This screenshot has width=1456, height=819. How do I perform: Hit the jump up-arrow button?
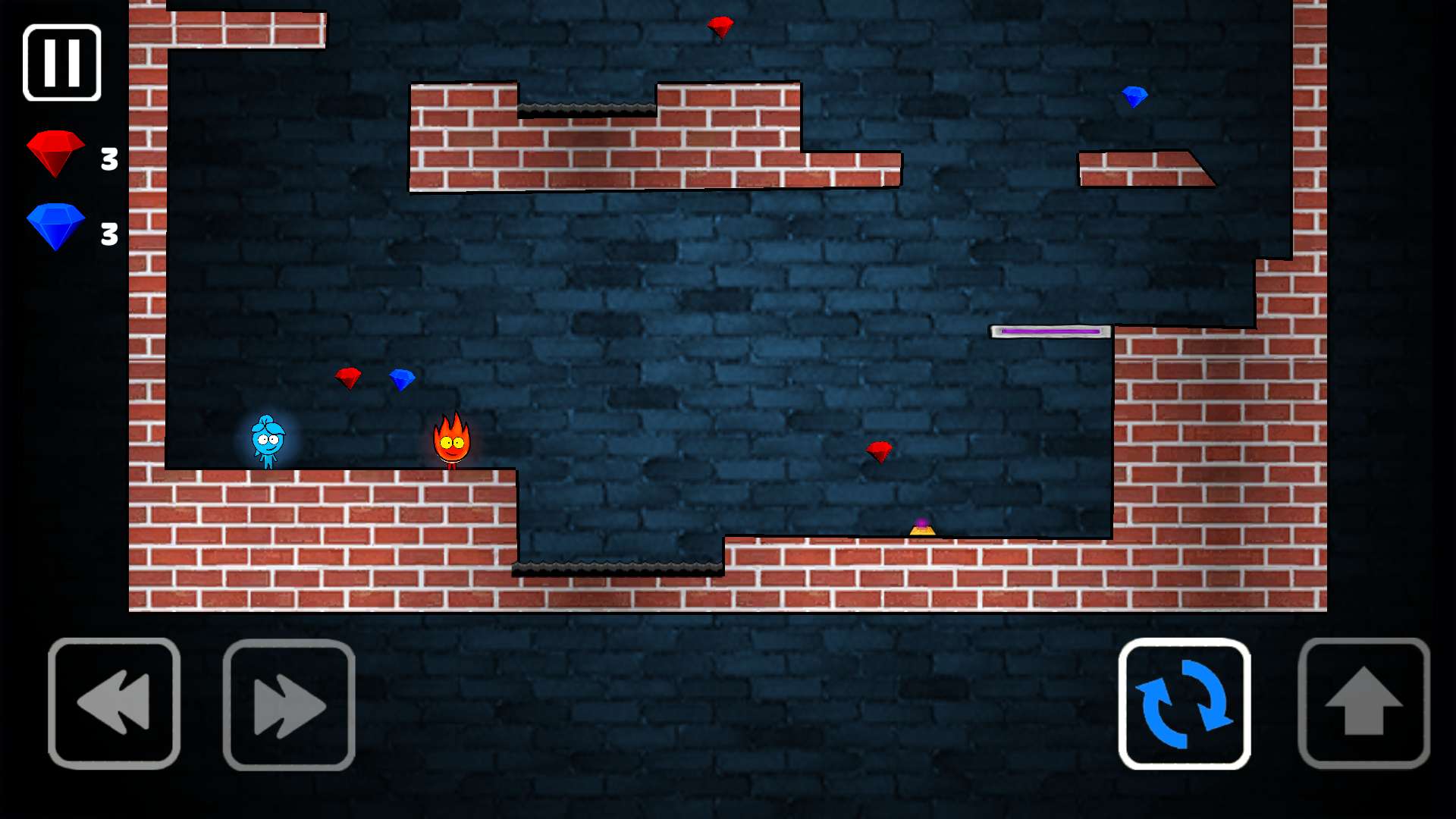coord(1363,704)
